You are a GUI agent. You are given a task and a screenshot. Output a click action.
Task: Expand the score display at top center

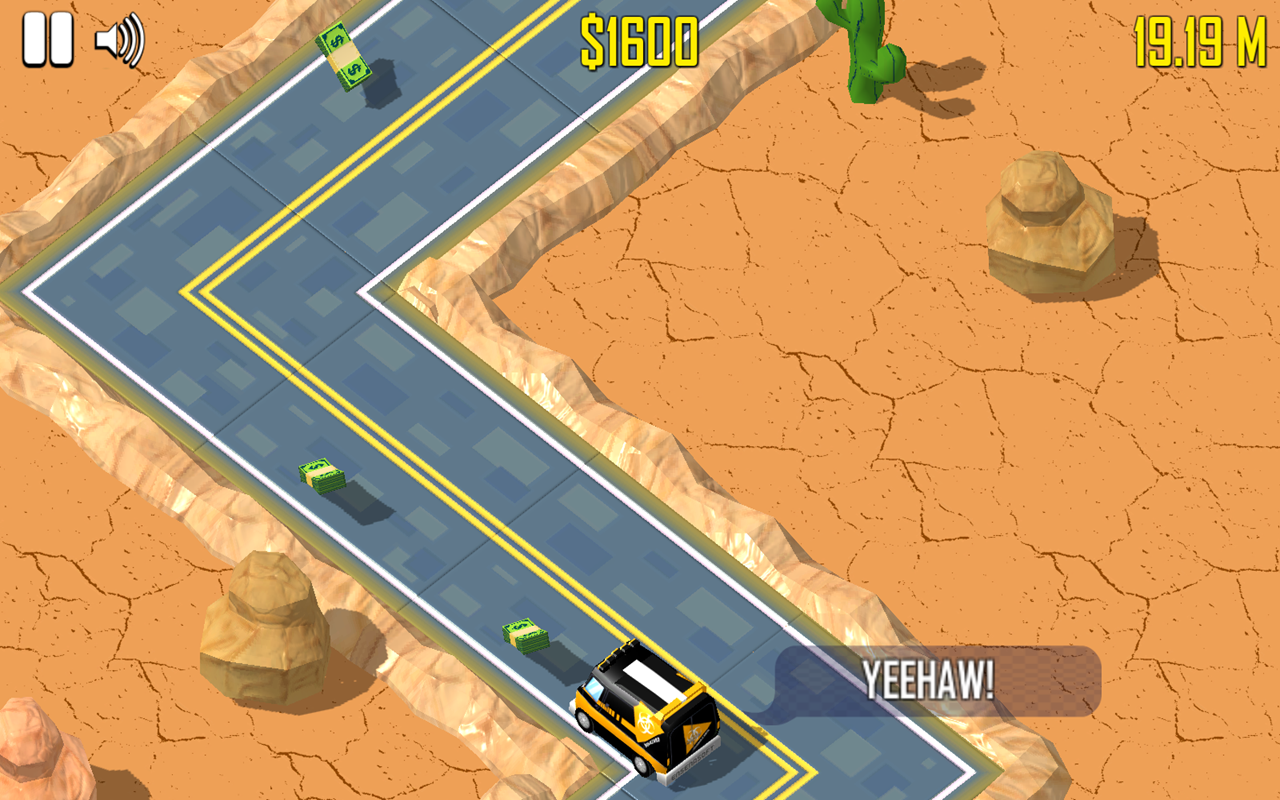(638, 40)
